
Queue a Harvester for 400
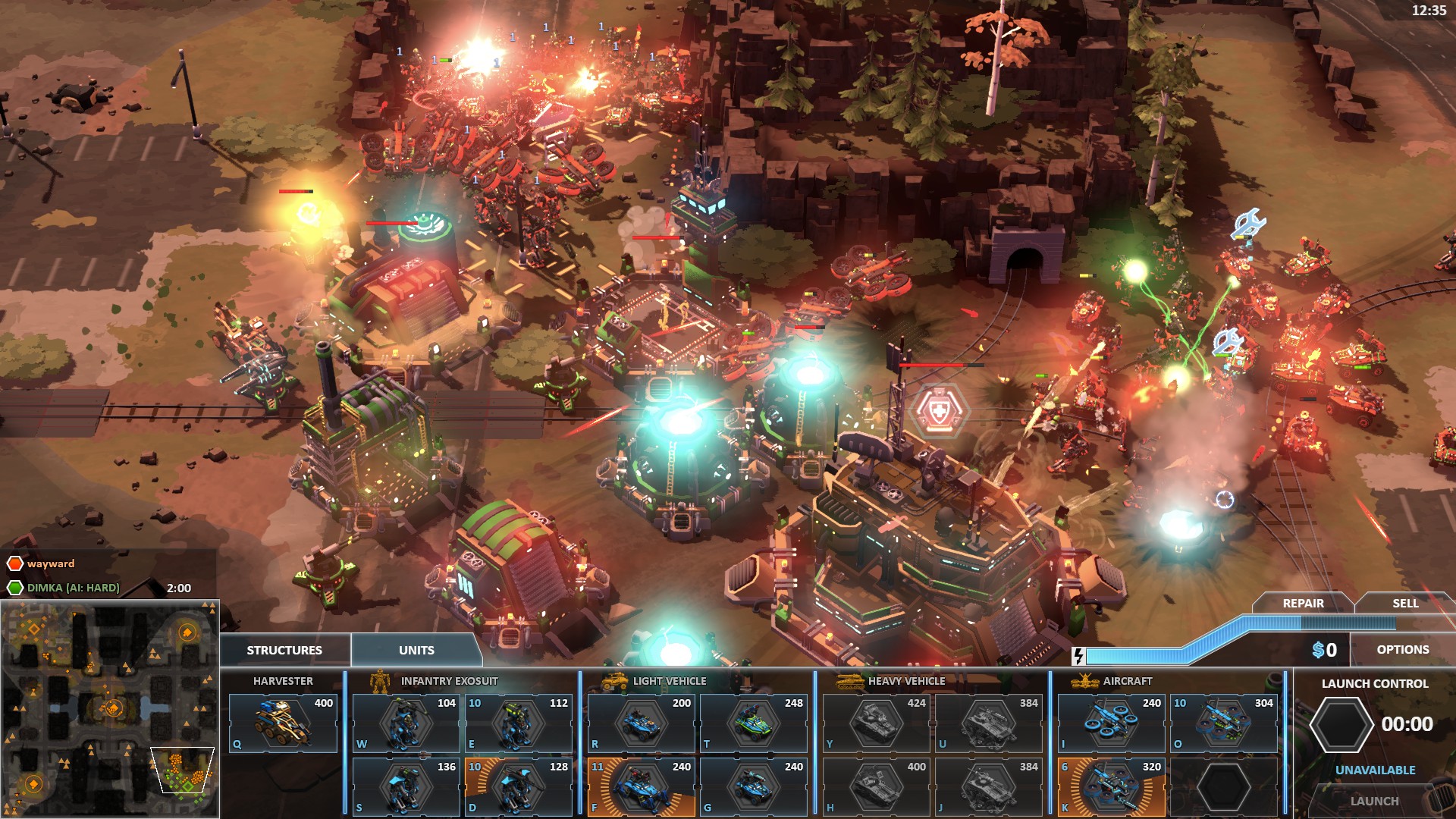283,723
